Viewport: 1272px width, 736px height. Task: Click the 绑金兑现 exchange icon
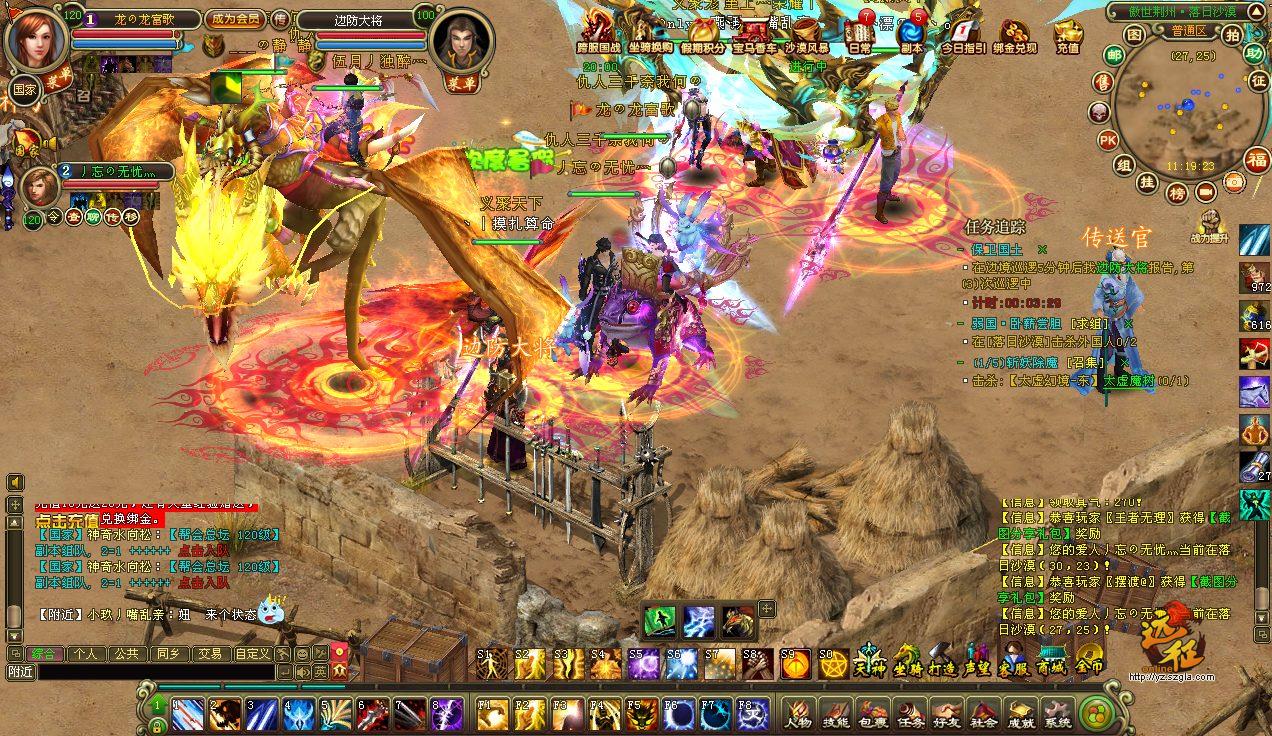click(1015, 34)
